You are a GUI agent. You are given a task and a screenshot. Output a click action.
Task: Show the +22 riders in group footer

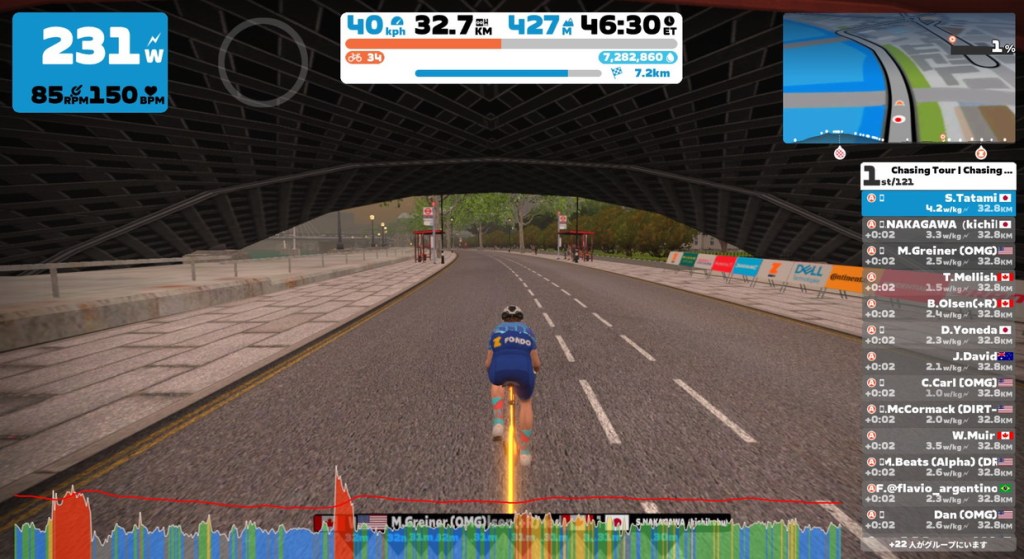(x=938, y=543)
